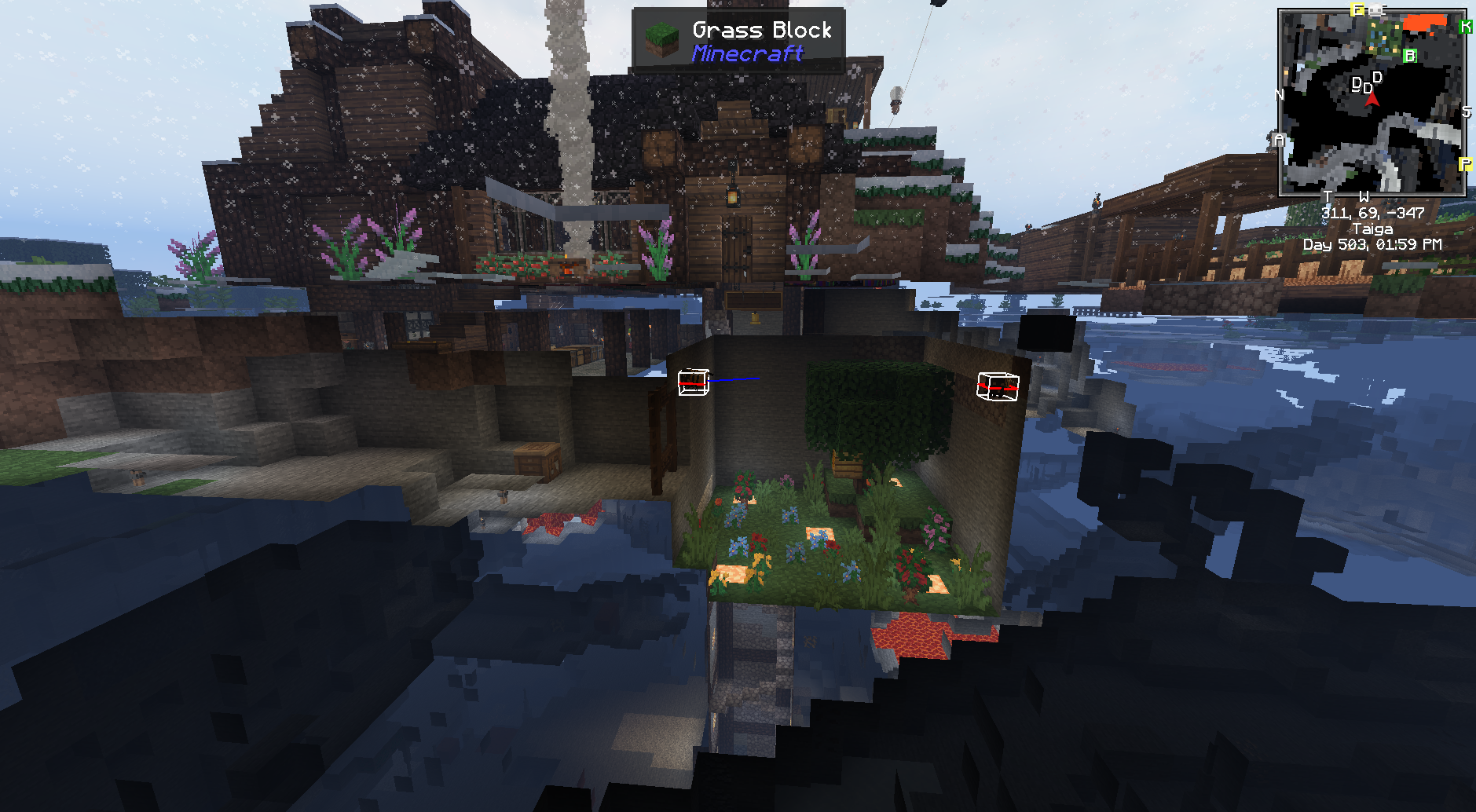Click the minimap in the corner
Screen dimensions: 1476x812
1372,102
